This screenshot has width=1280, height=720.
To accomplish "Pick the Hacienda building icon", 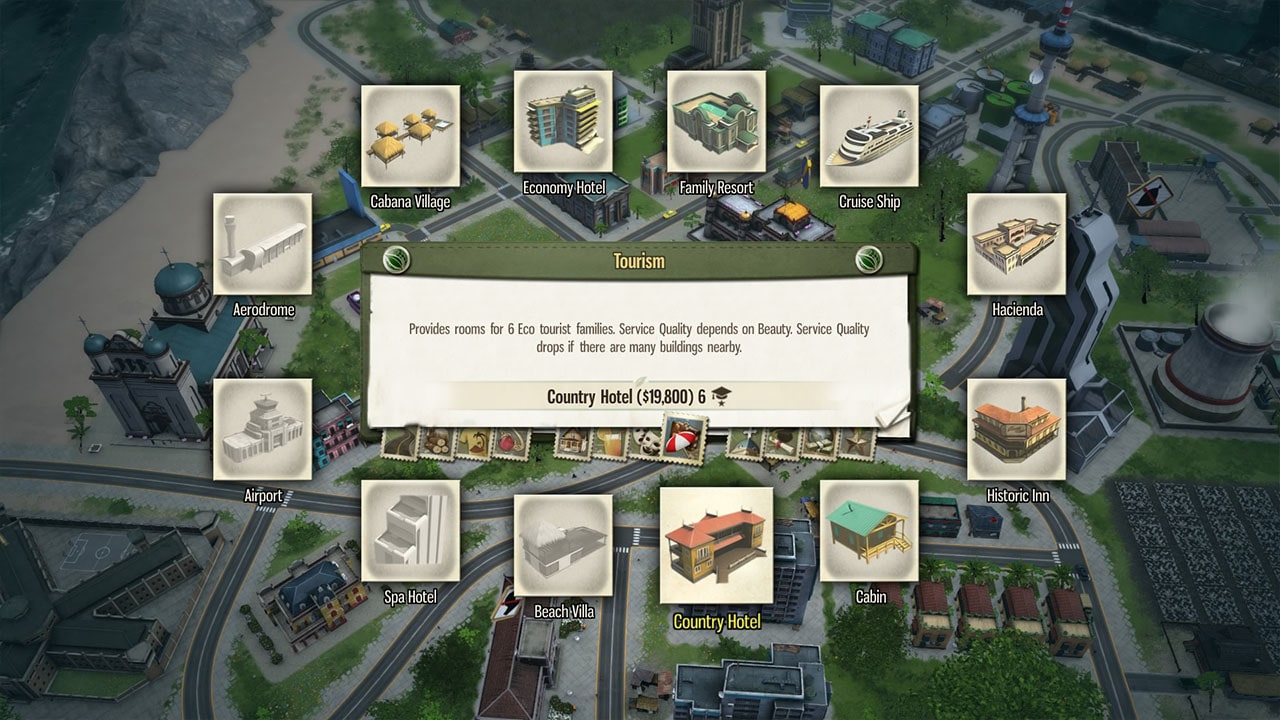I will point(1017,245).
